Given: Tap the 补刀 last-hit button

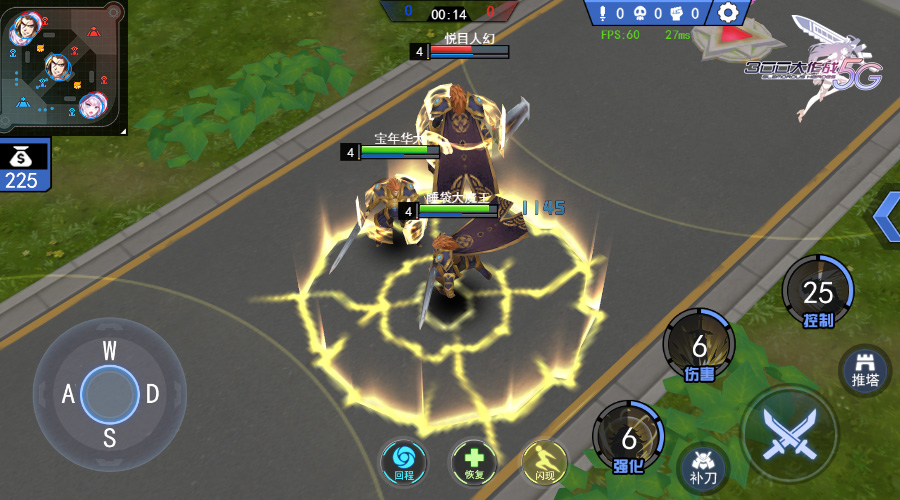Looking at the screenshot, I should click(x=703, y=466).
